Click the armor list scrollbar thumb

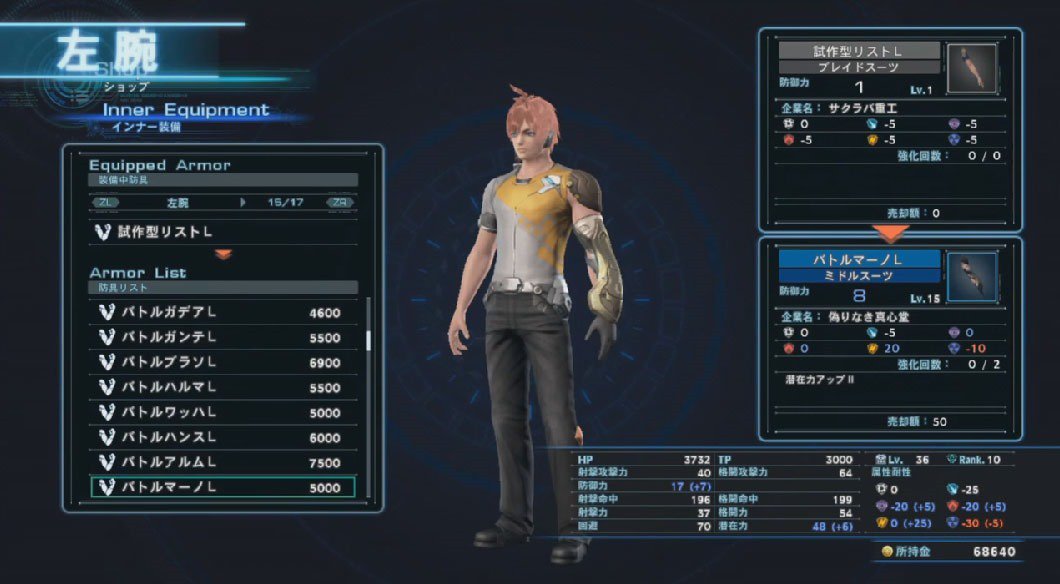(x=368, y=340)
